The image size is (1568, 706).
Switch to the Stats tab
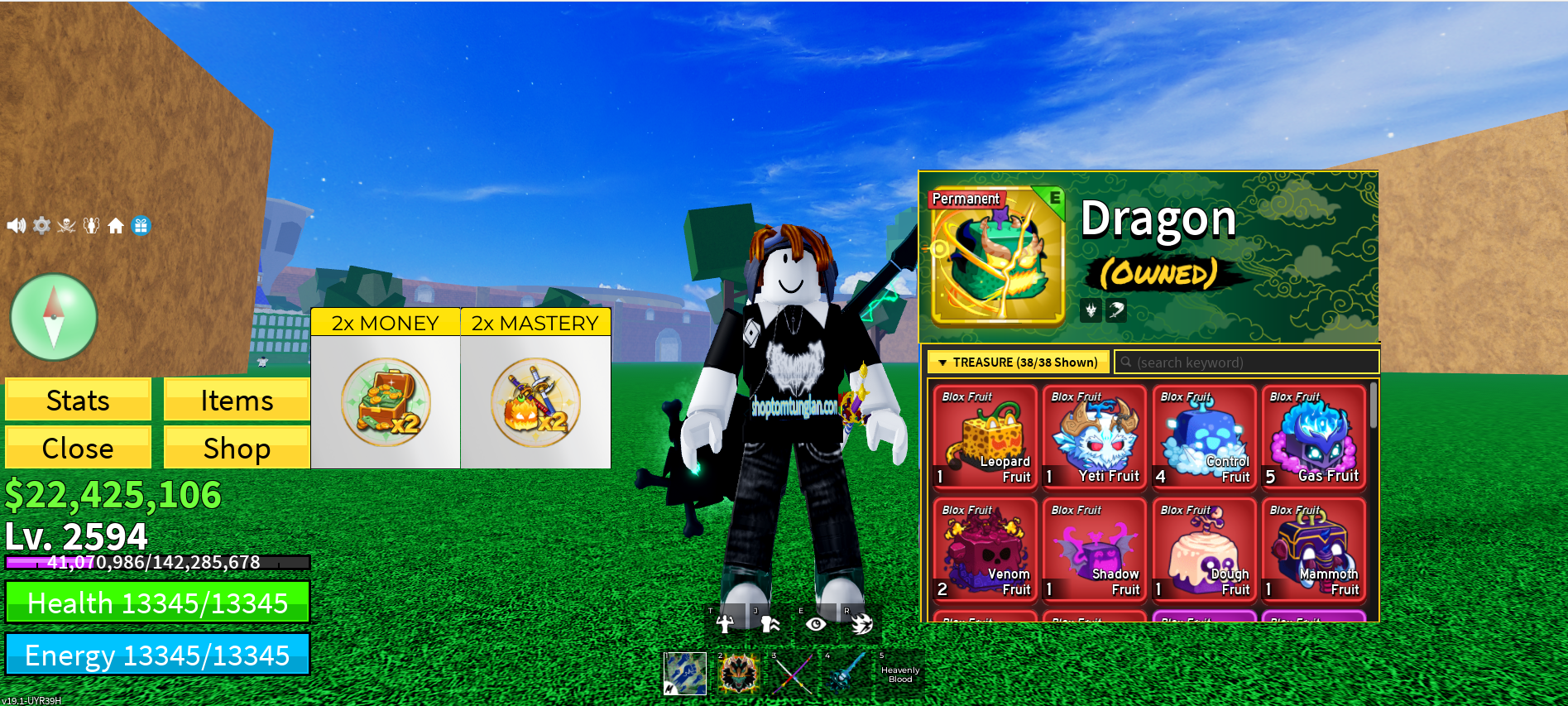pyautogui.click(x=78, y=400)
